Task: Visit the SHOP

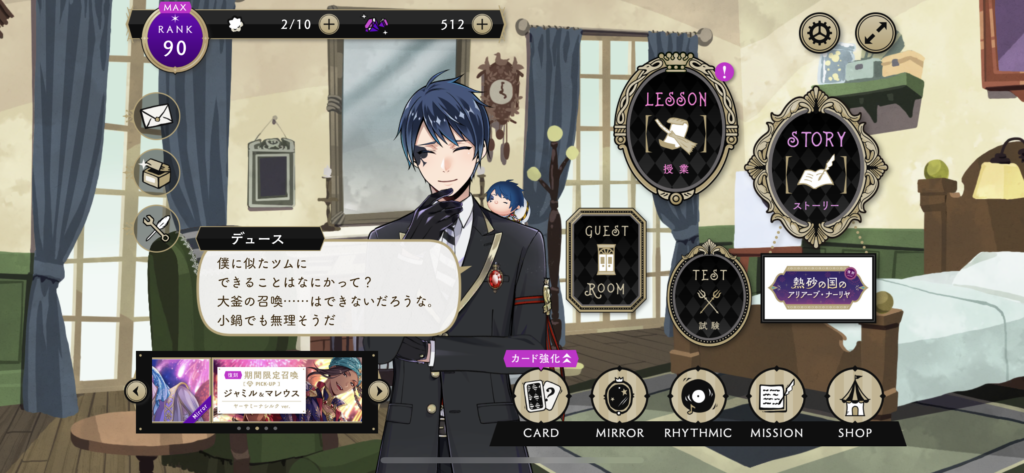Action: (855, 399)
